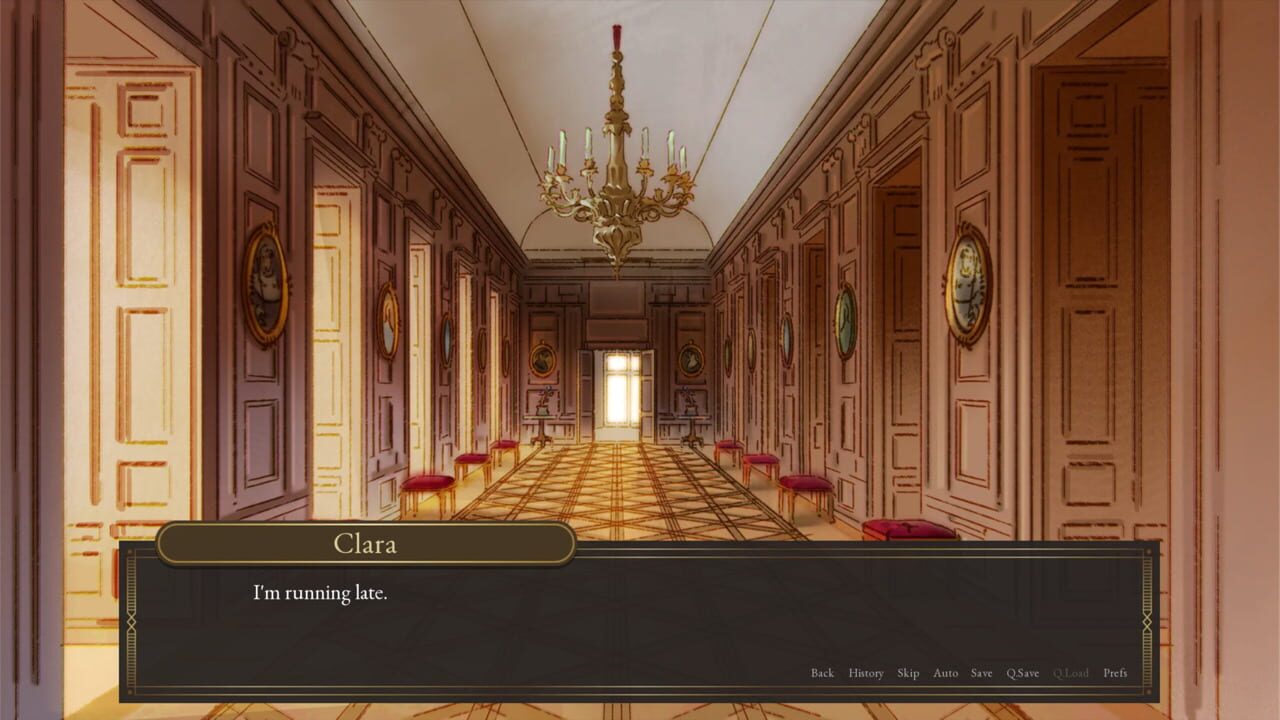Perform a quick save with Q.Save
The height and width of the screenshot is (720, 1280).
pos(1021,673)
